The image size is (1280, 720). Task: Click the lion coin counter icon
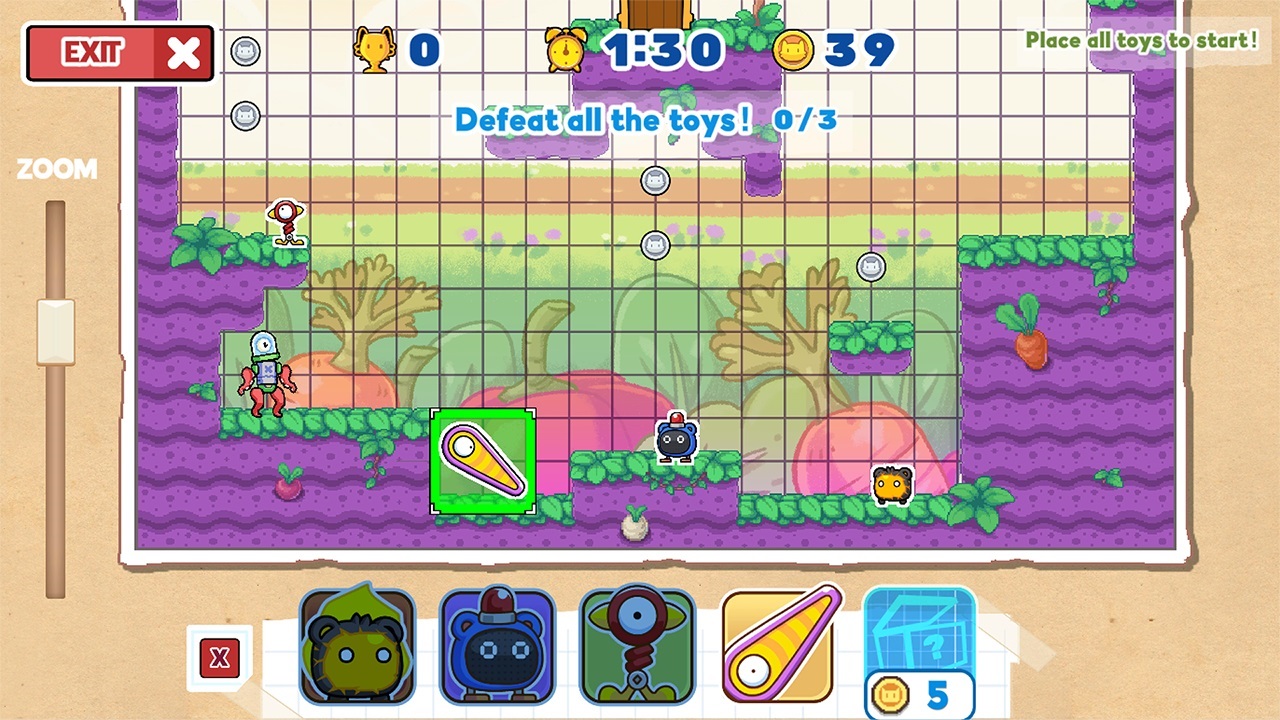tap(793, 48)
